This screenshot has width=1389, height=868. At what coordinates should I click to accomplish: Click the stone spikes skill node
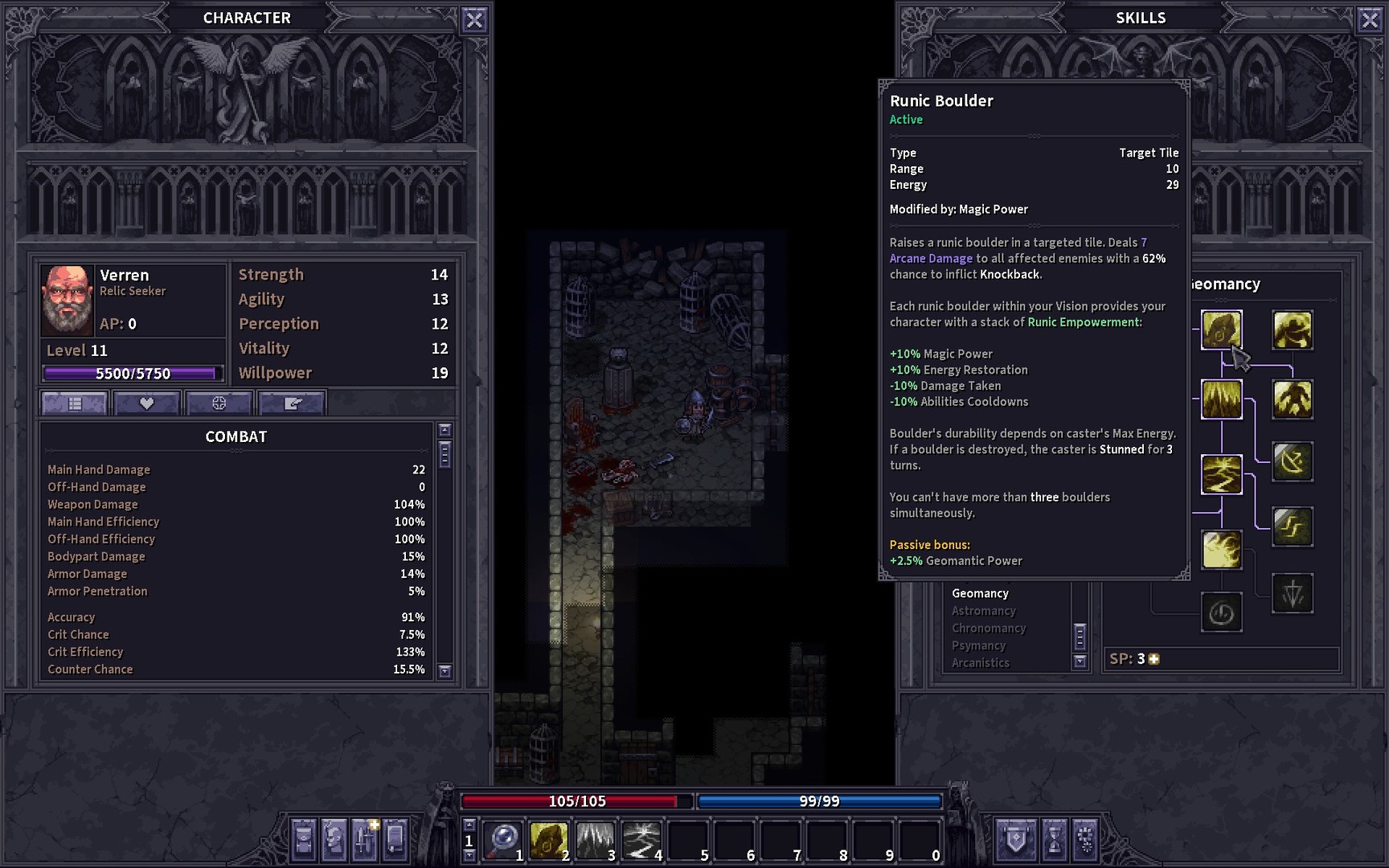1221,399
